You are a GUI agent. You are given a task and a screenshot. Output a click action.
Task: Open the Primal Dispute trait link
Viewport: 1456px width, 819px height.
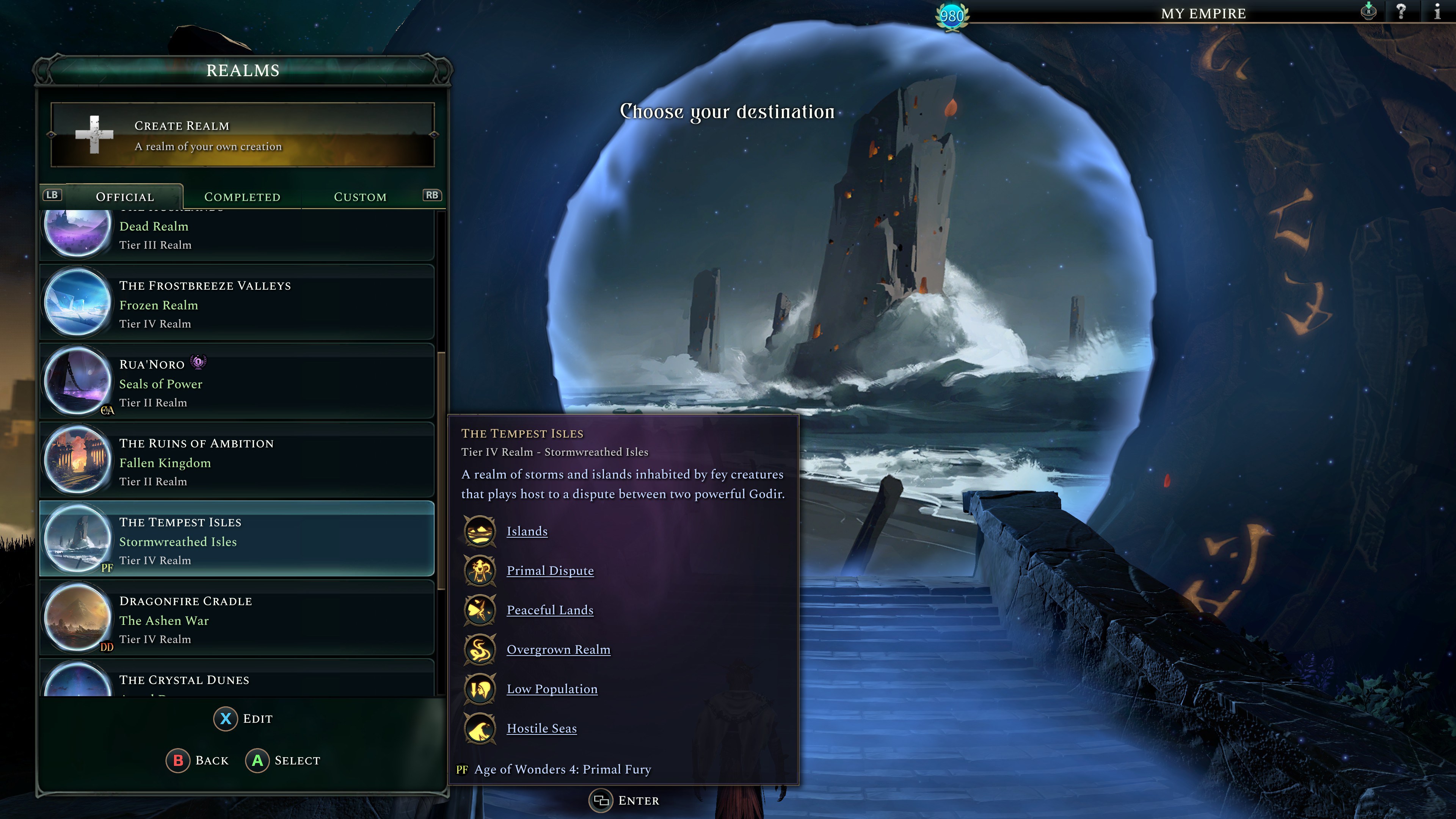pyautogui.click(x=550, y=571)
